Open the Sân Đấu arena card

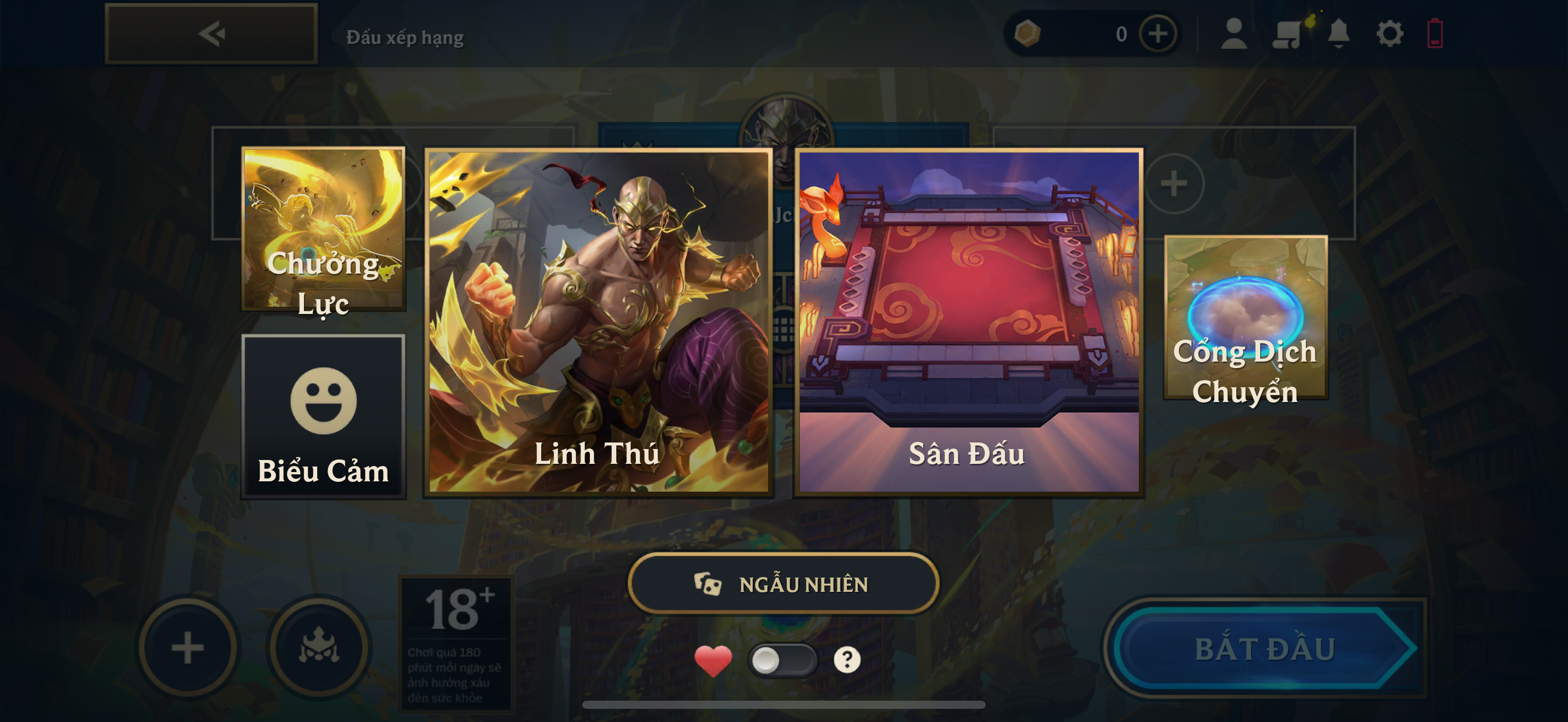click(x=968, y=323)
